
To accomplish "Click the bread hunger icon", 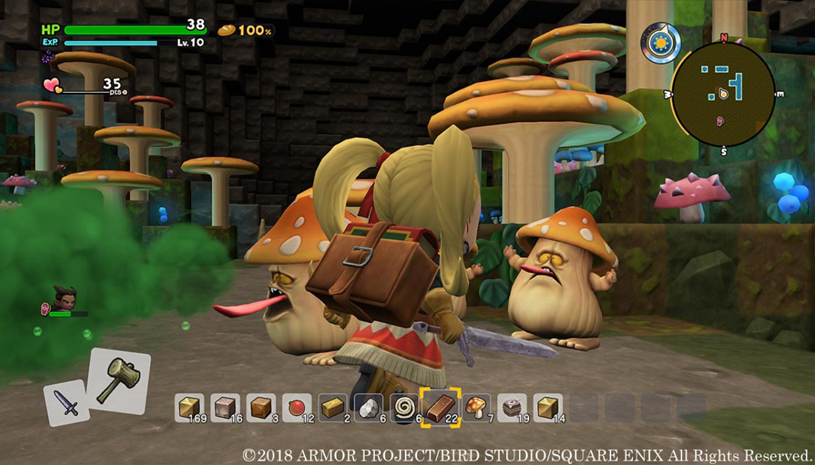I will pos(227,30).
